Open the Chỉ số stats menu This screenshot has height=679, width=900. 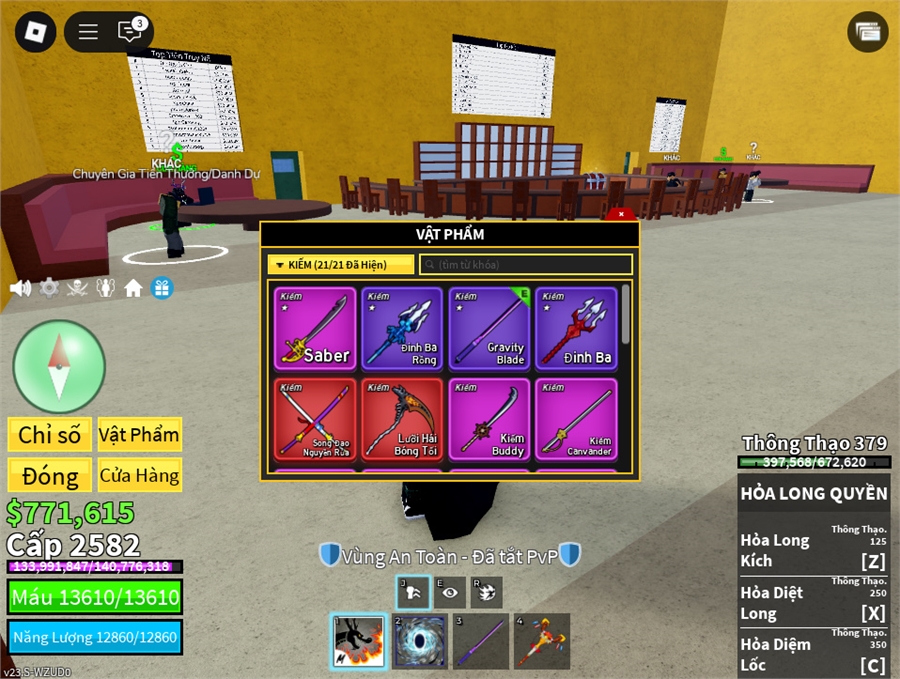[x=49, y=434]
